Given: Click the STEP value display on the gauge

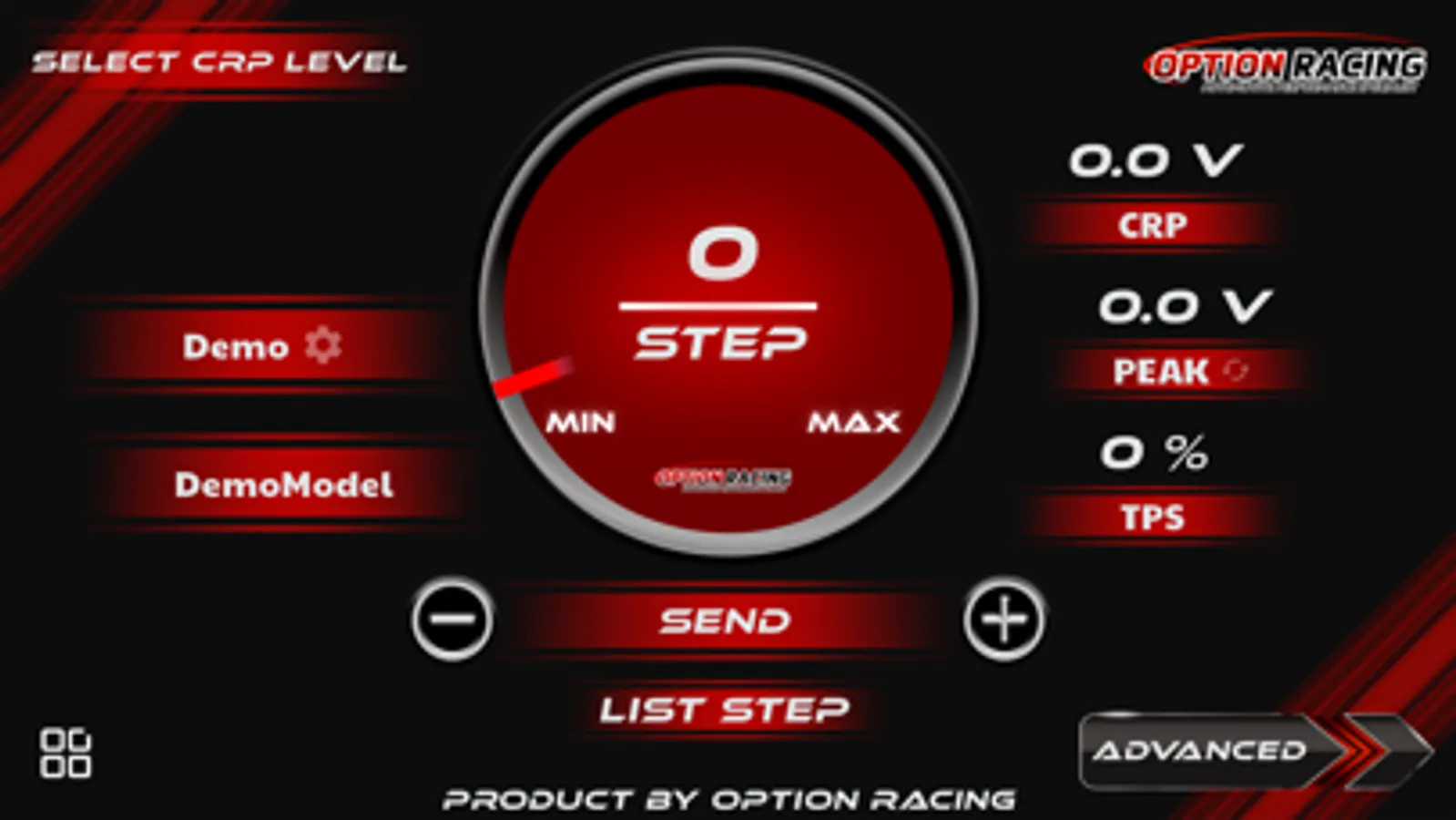Looking at the screenshot, I should coord(720,292).
